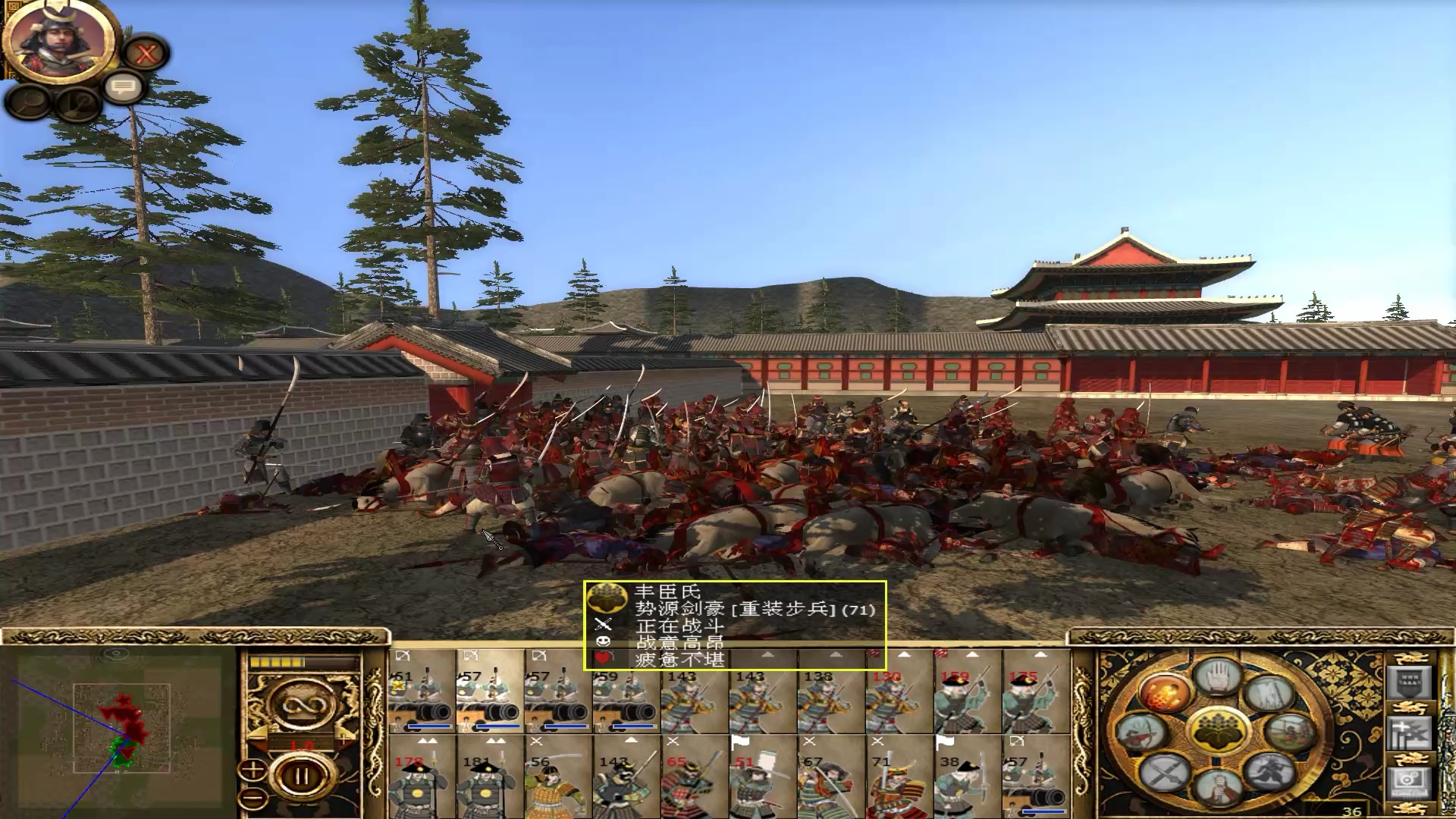This screenshot has width=1456, height=819.
Task: Zoom out the minimap with minus button
Action: coord(253,798)
